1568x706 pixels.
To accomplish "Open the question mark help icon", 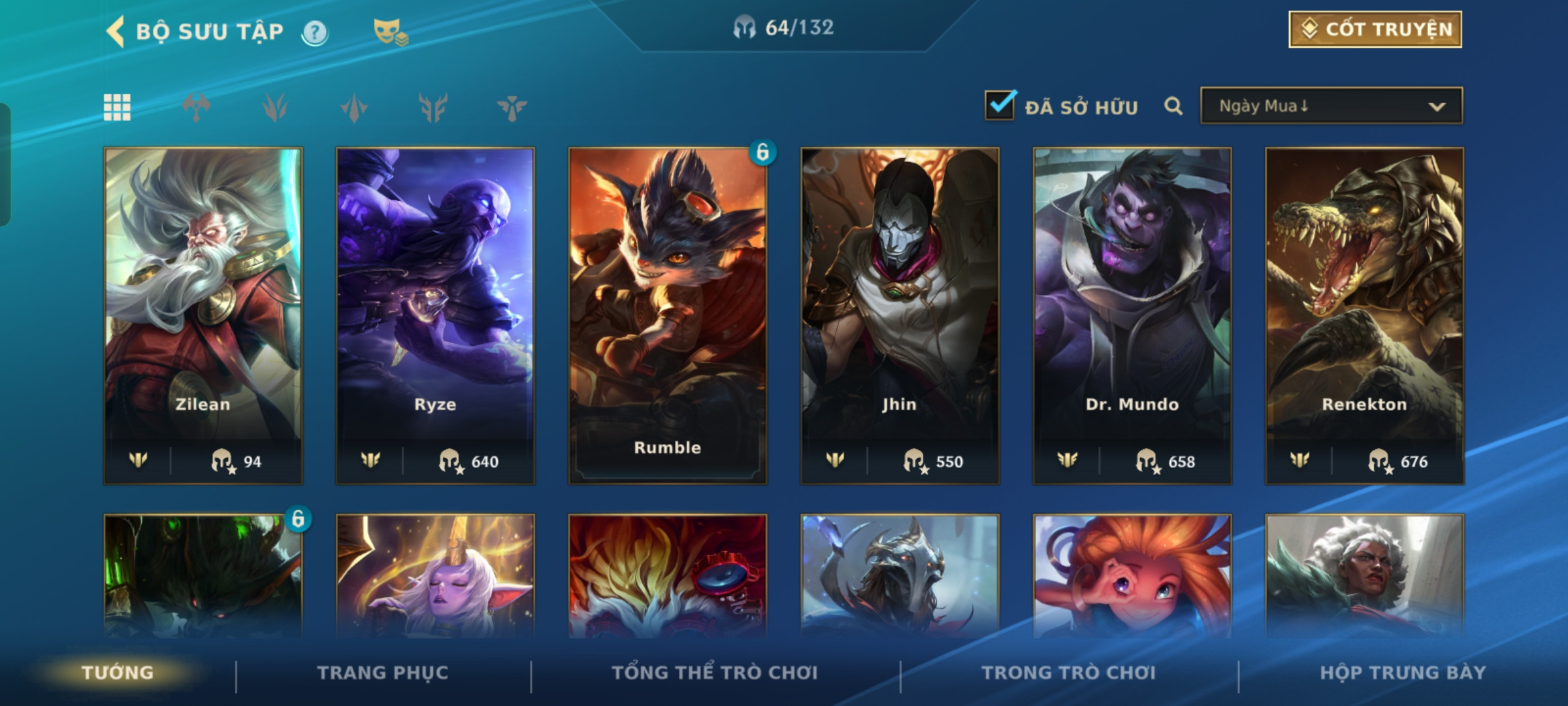I will pos(315,32).
